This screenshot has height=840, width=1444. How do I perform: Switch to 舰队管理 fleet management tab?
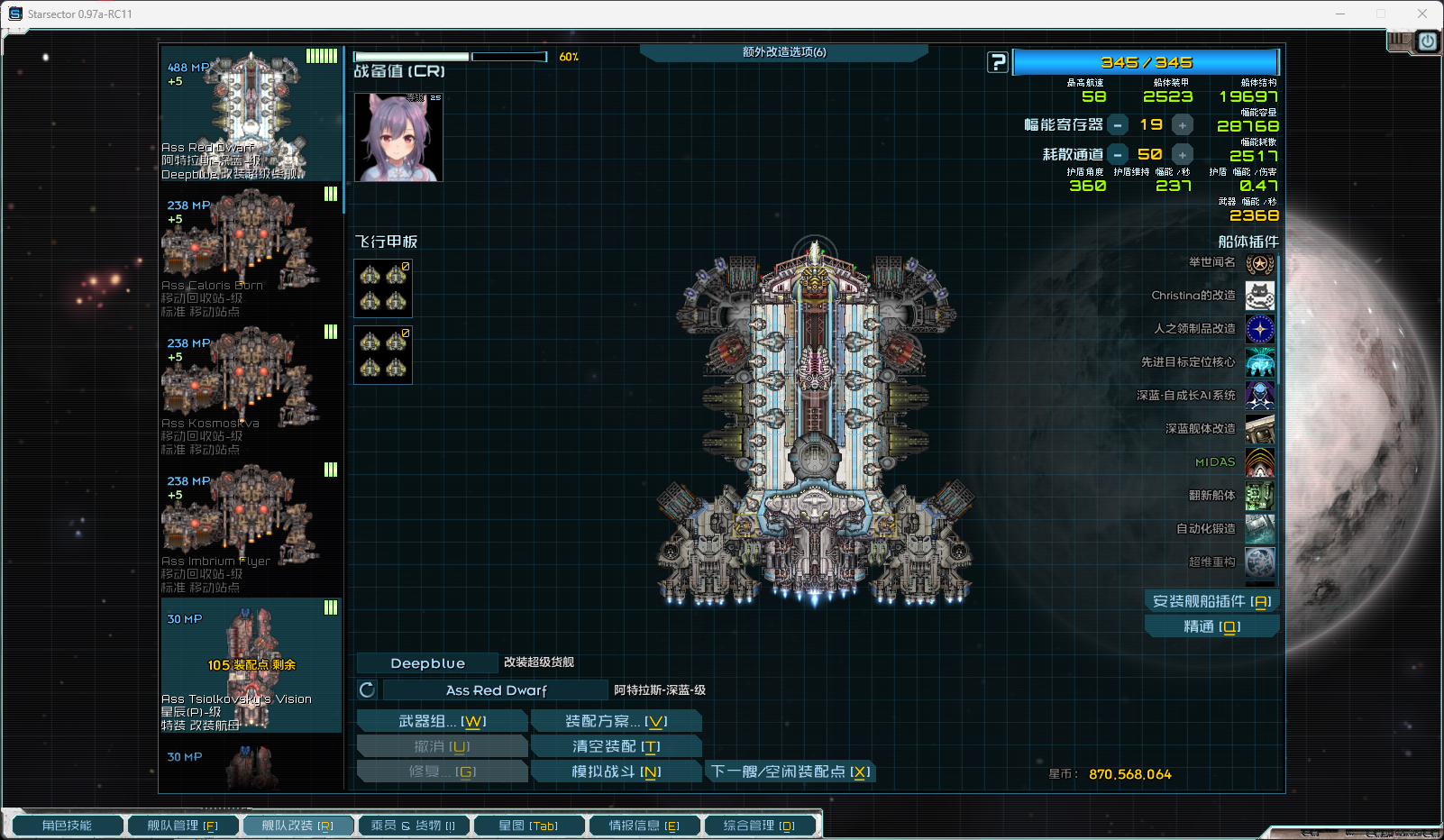tap(182, 826)
